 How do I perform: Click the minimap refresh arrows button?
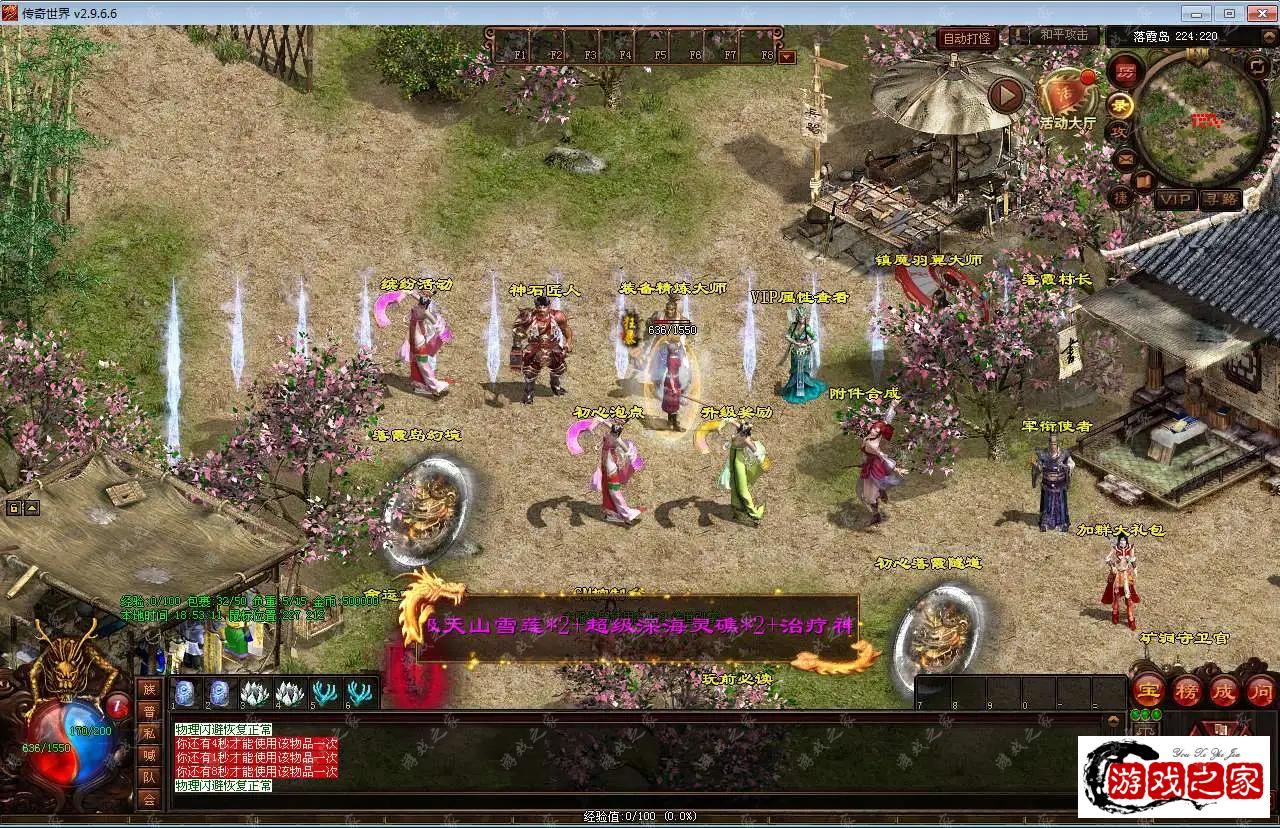tap(1257, 66)
